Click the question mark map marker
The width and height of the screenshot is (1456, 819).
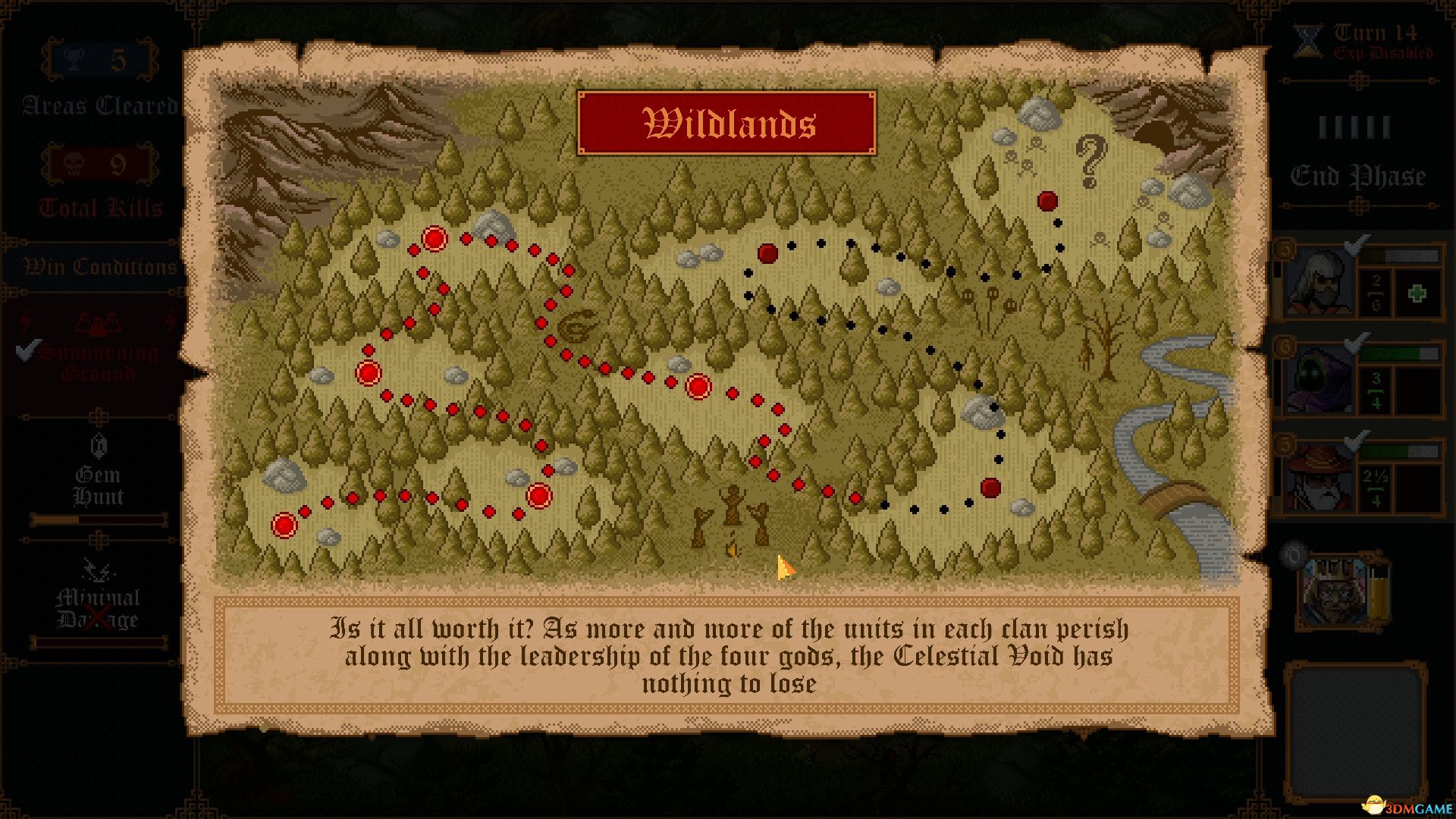(1090, 162)
